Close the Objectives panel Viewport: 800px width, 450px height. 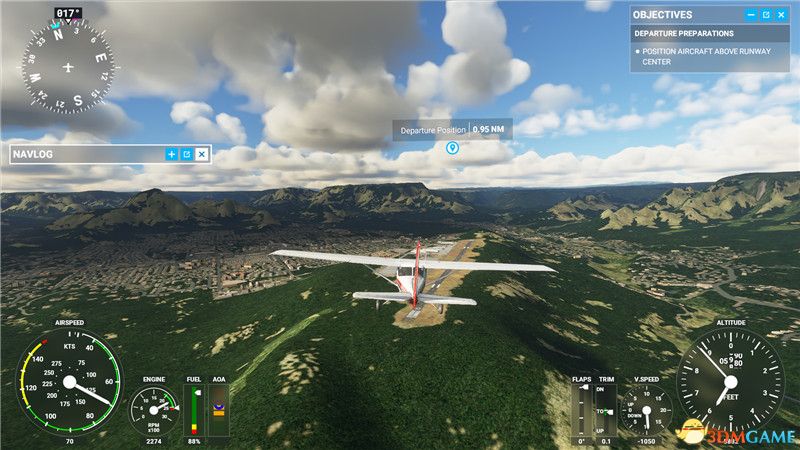click(x=782, y=15)
